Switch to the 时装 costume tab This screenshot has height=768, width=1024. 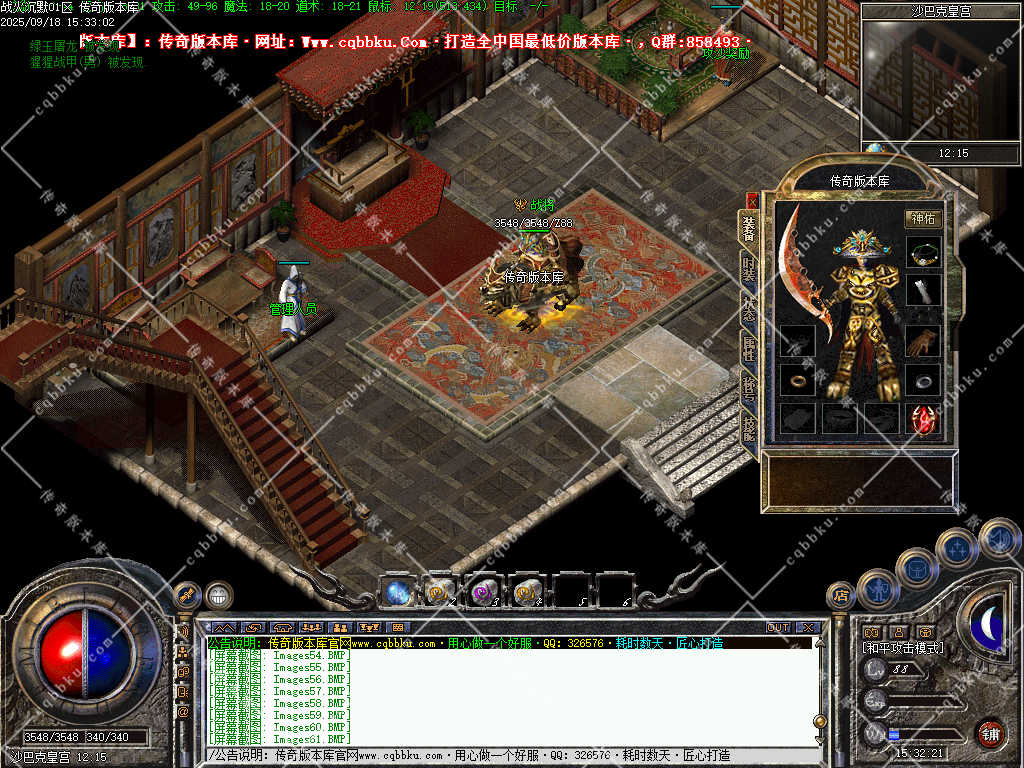pyautogui.click(x=749, y=270)
